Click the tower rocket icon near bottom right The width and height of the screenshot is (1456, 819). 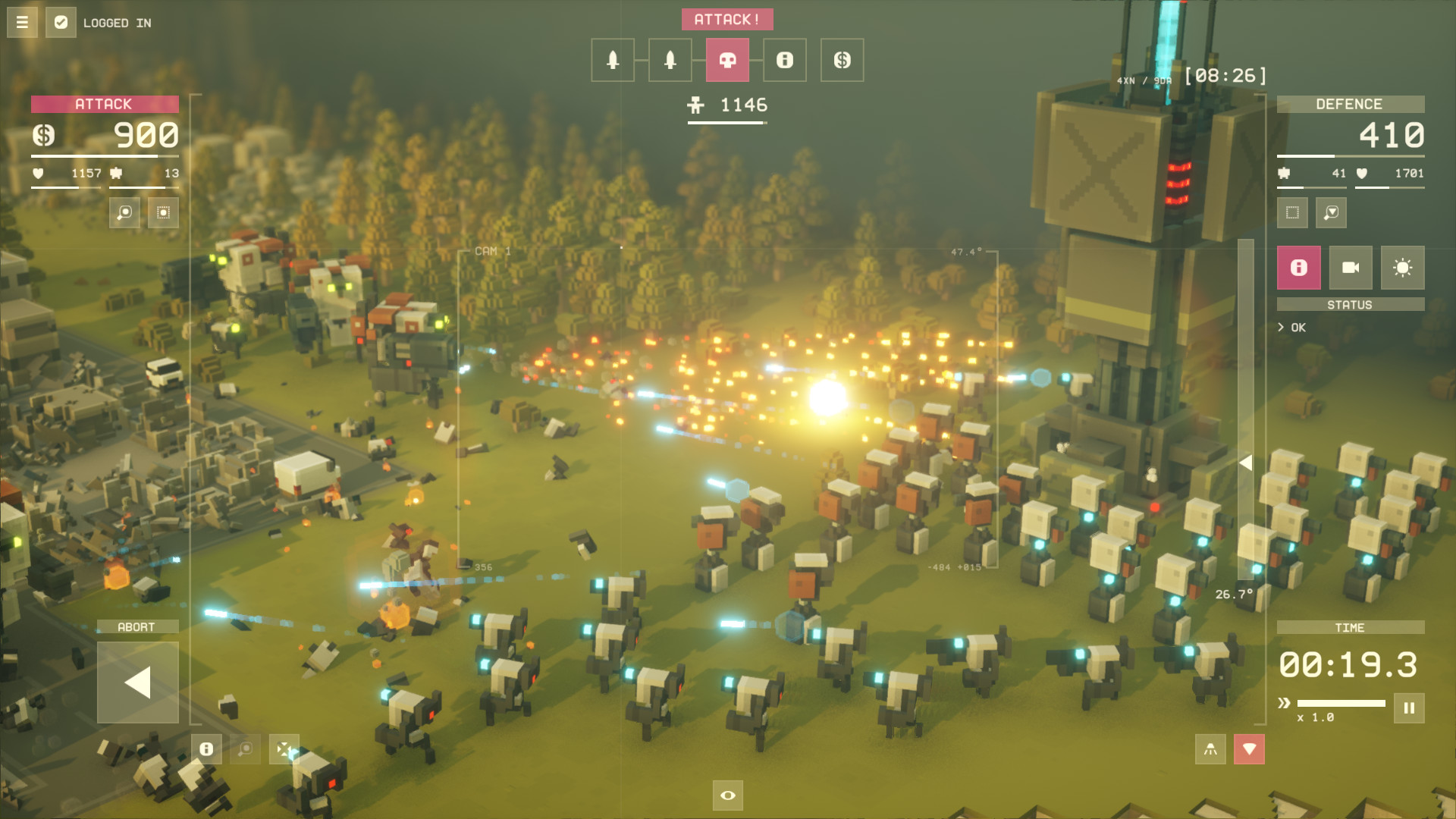1209,749
